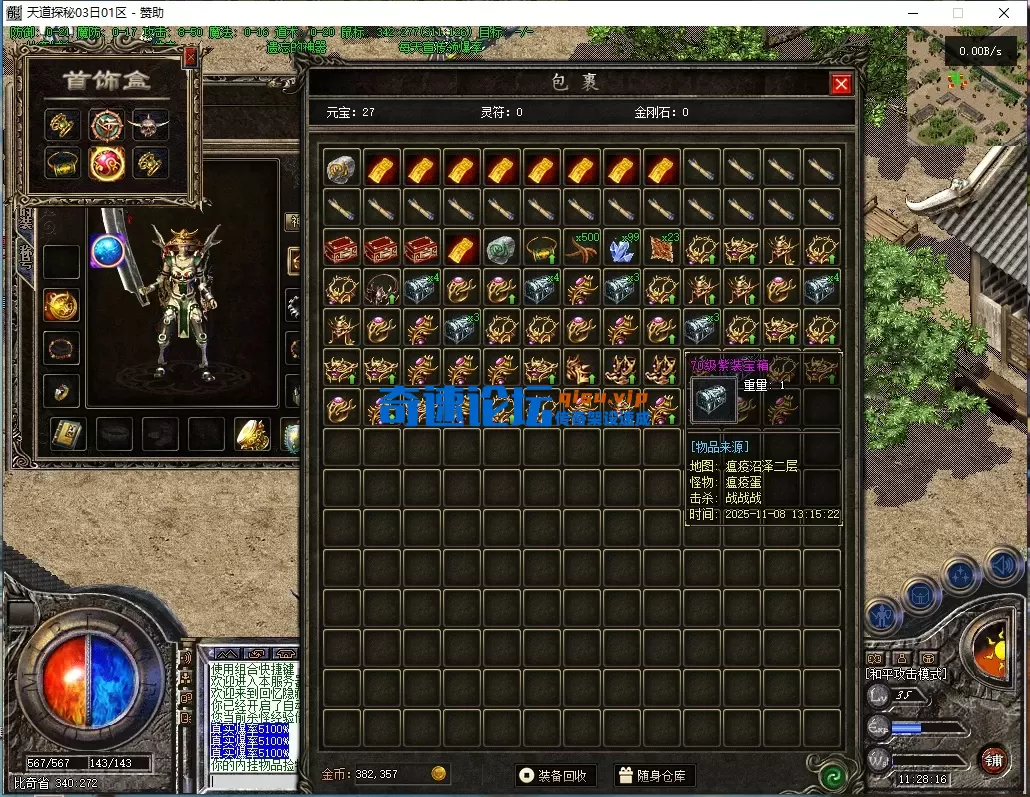Pick the round compass talisman jewelry slot
1030x797 pixels.
click(x=106, y=124)
